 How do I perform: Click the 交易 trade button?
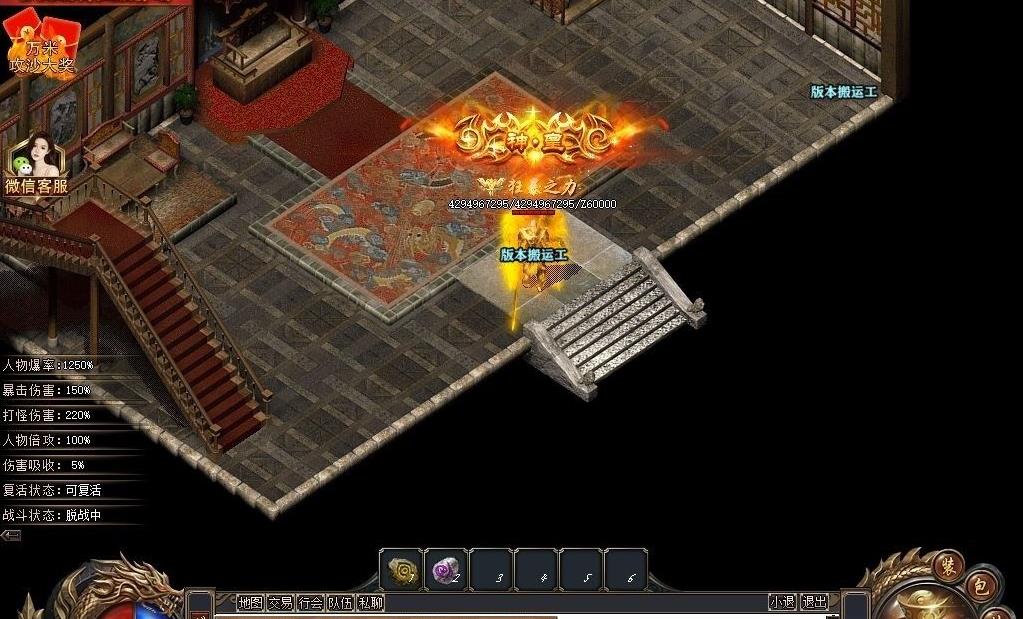[x=280, y=602]
